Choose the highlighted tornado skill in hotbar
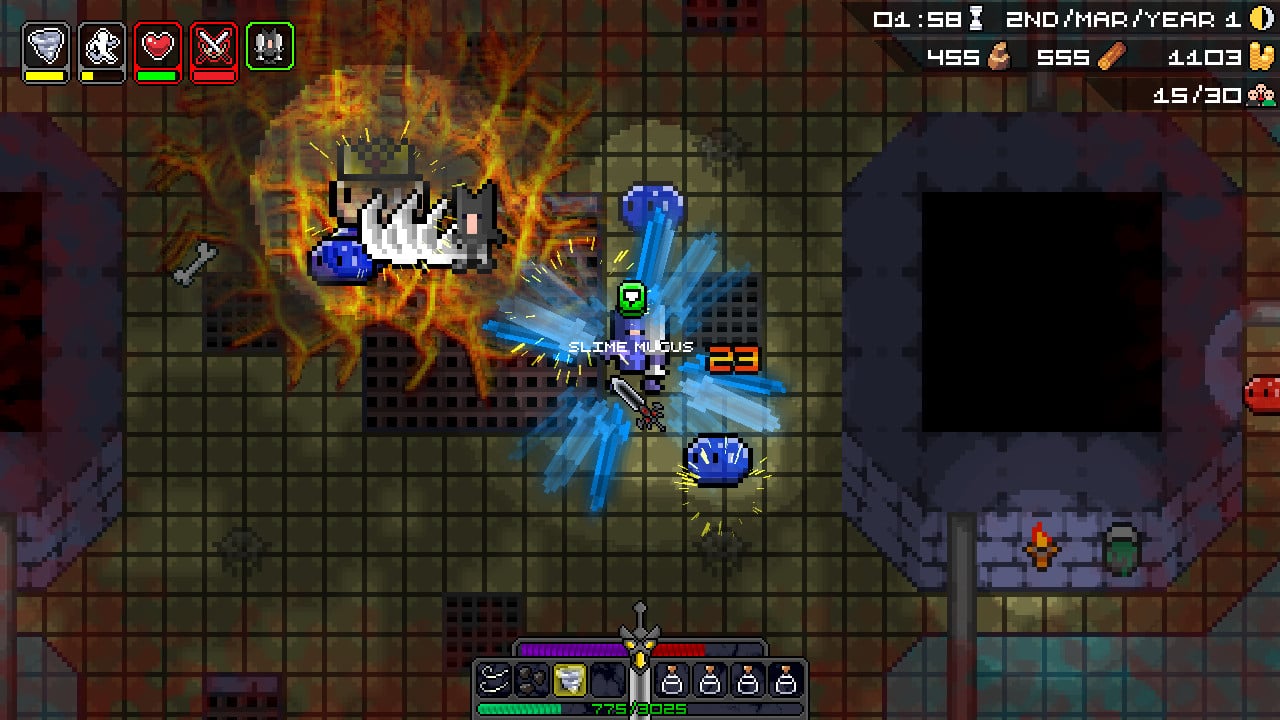1280x720 pixels. click(570, 680)
